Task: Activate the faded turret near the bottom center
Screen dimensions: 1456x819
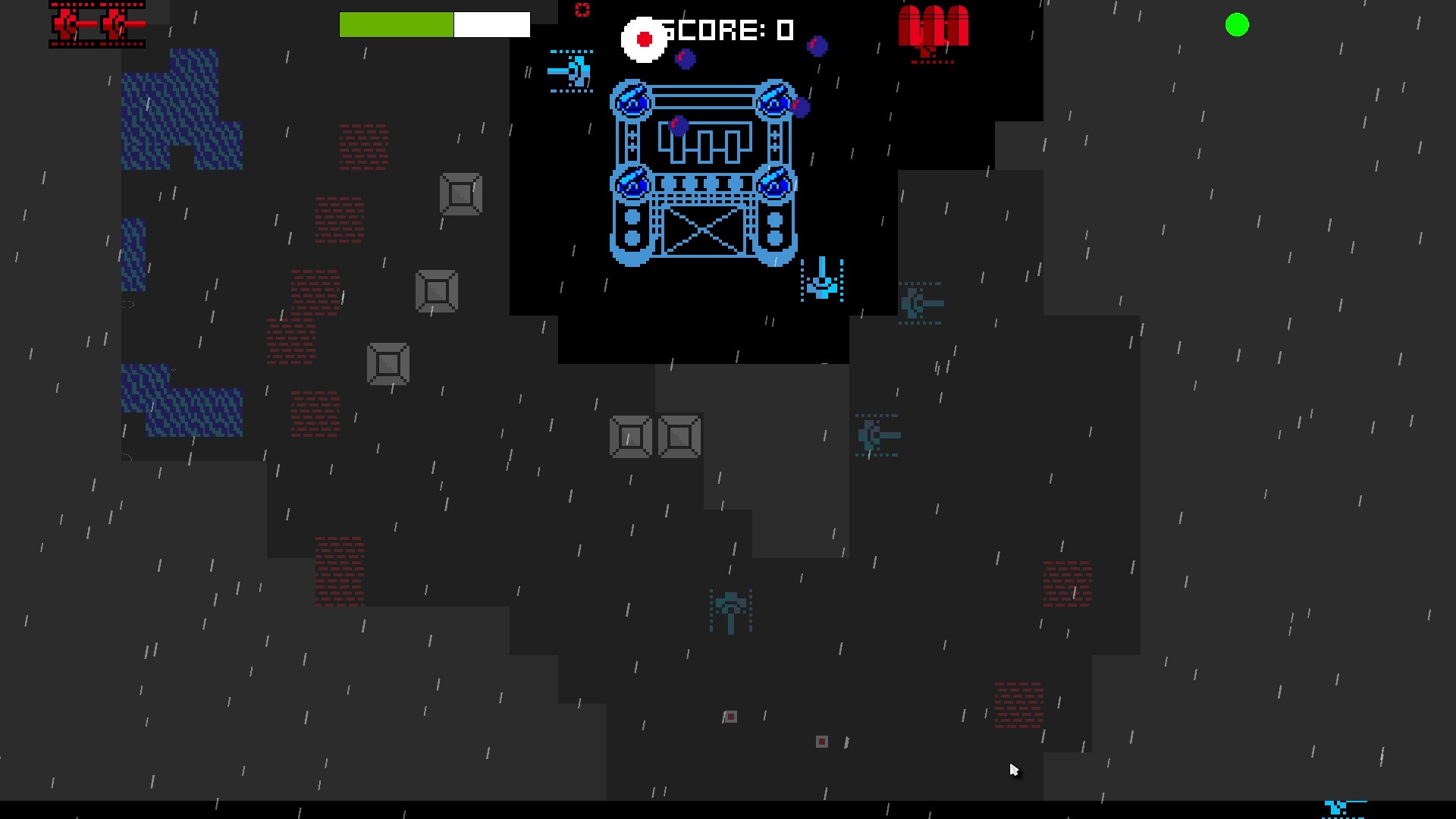Action: [x=730, y=613]
